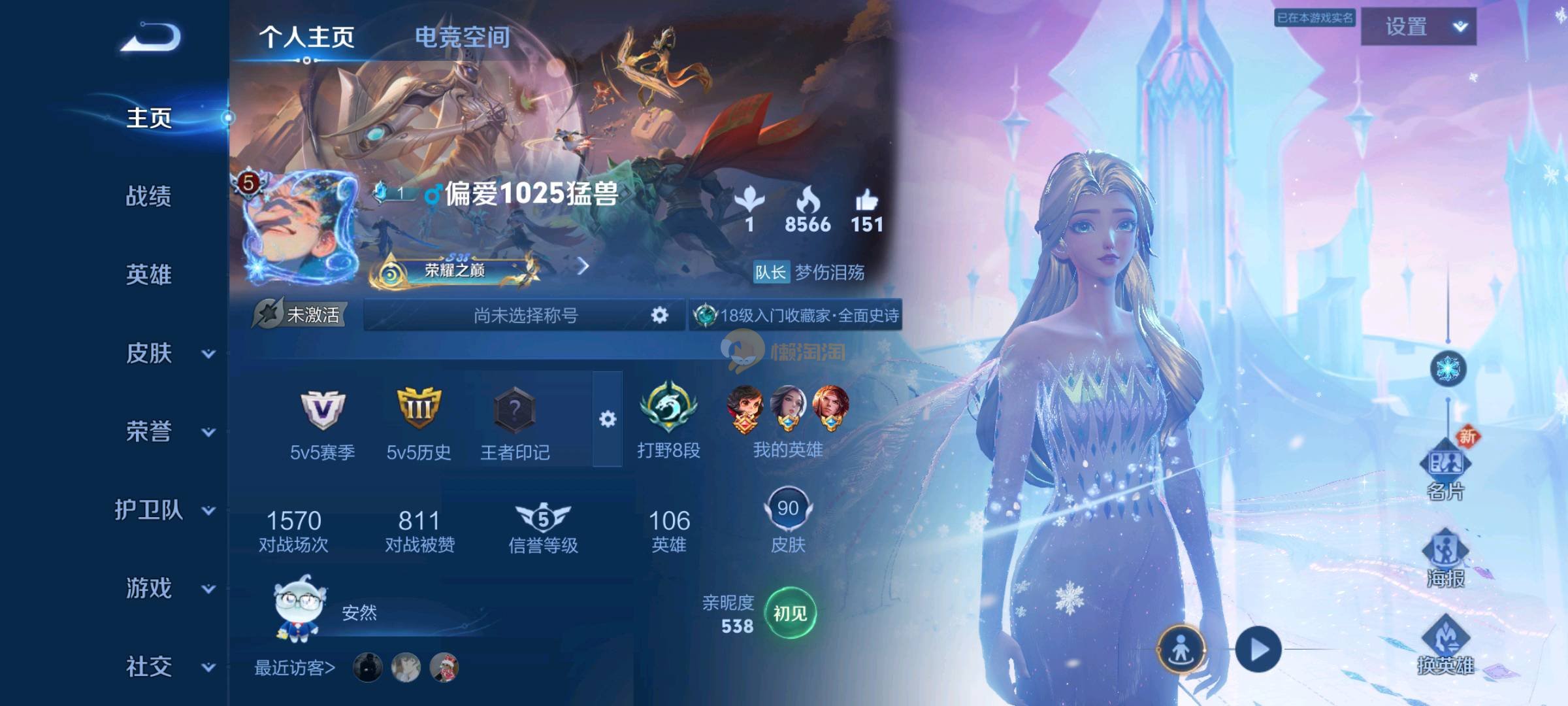Open the 名片 card button
The height and width of the screenshot is (706, 1568).
coord(1445,472)
